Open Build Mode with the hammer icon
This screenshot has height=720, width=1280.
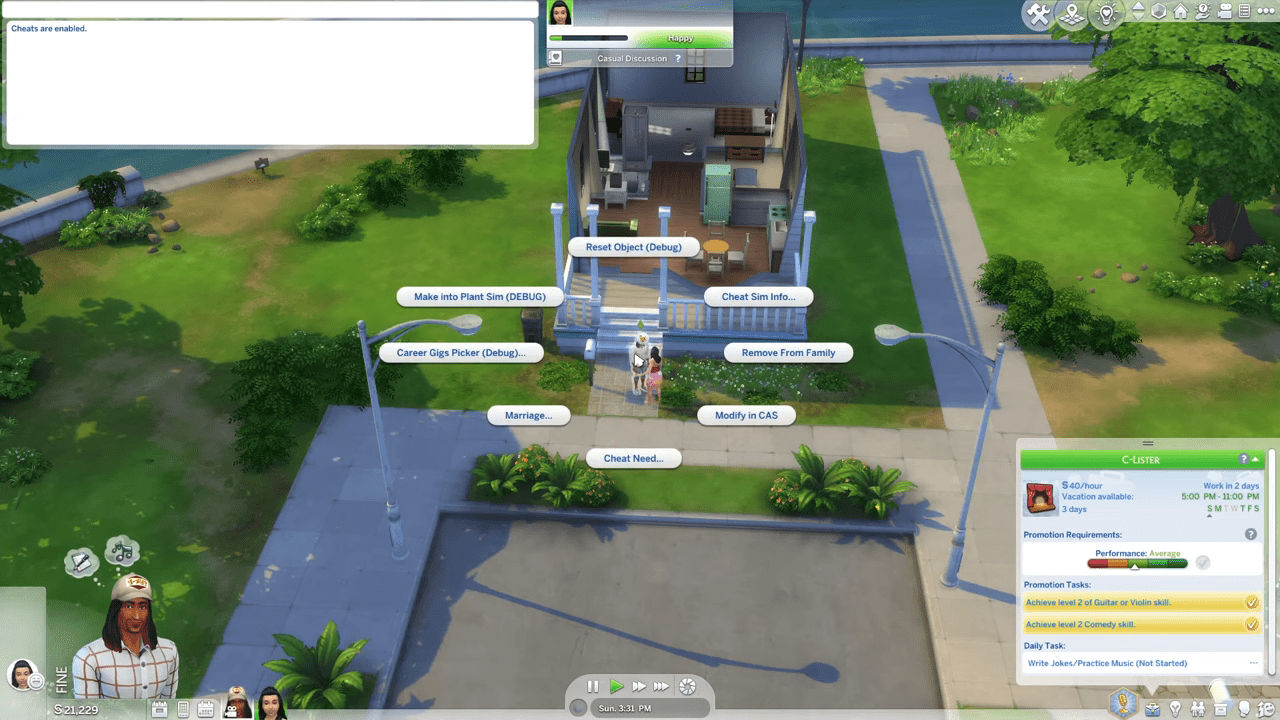[x=1038, y=15]
